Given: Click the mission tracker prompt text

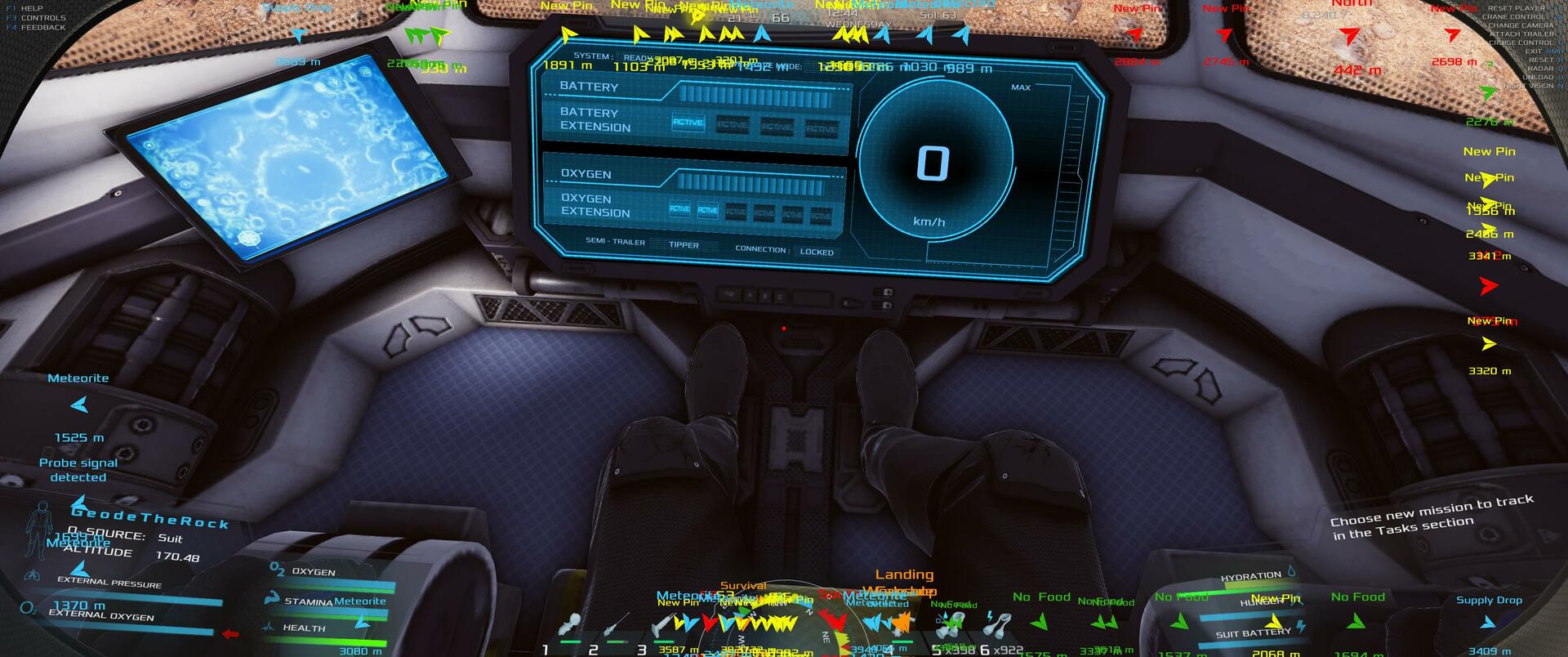Looking at the screenshot, I should (x=1431, y=517).
